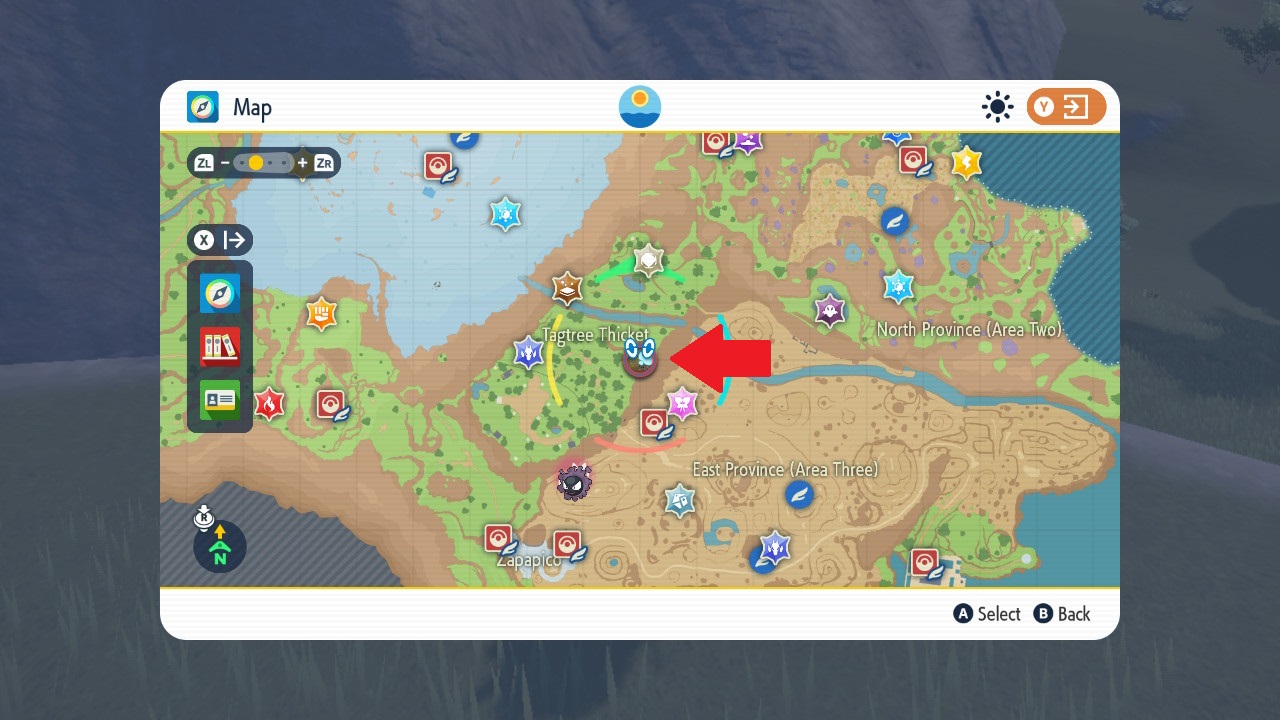The image size is (1280, 720).
Task: Click the orange Gym badge icon
Action: pyautogui.click(x=320, y=313)
